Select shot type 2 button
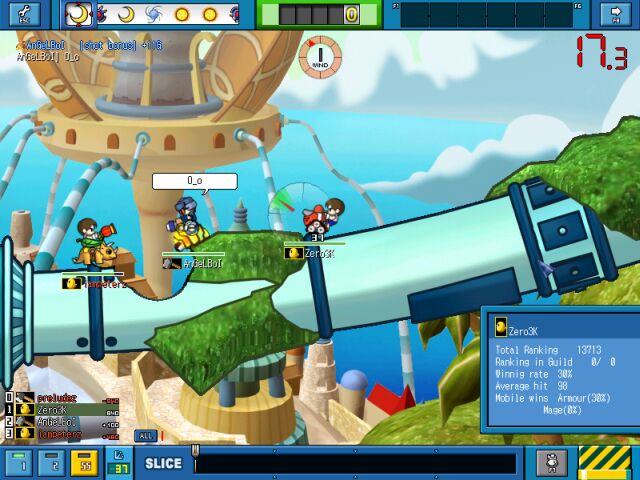This screenshot has height=480, width=640. pos(53,463)
